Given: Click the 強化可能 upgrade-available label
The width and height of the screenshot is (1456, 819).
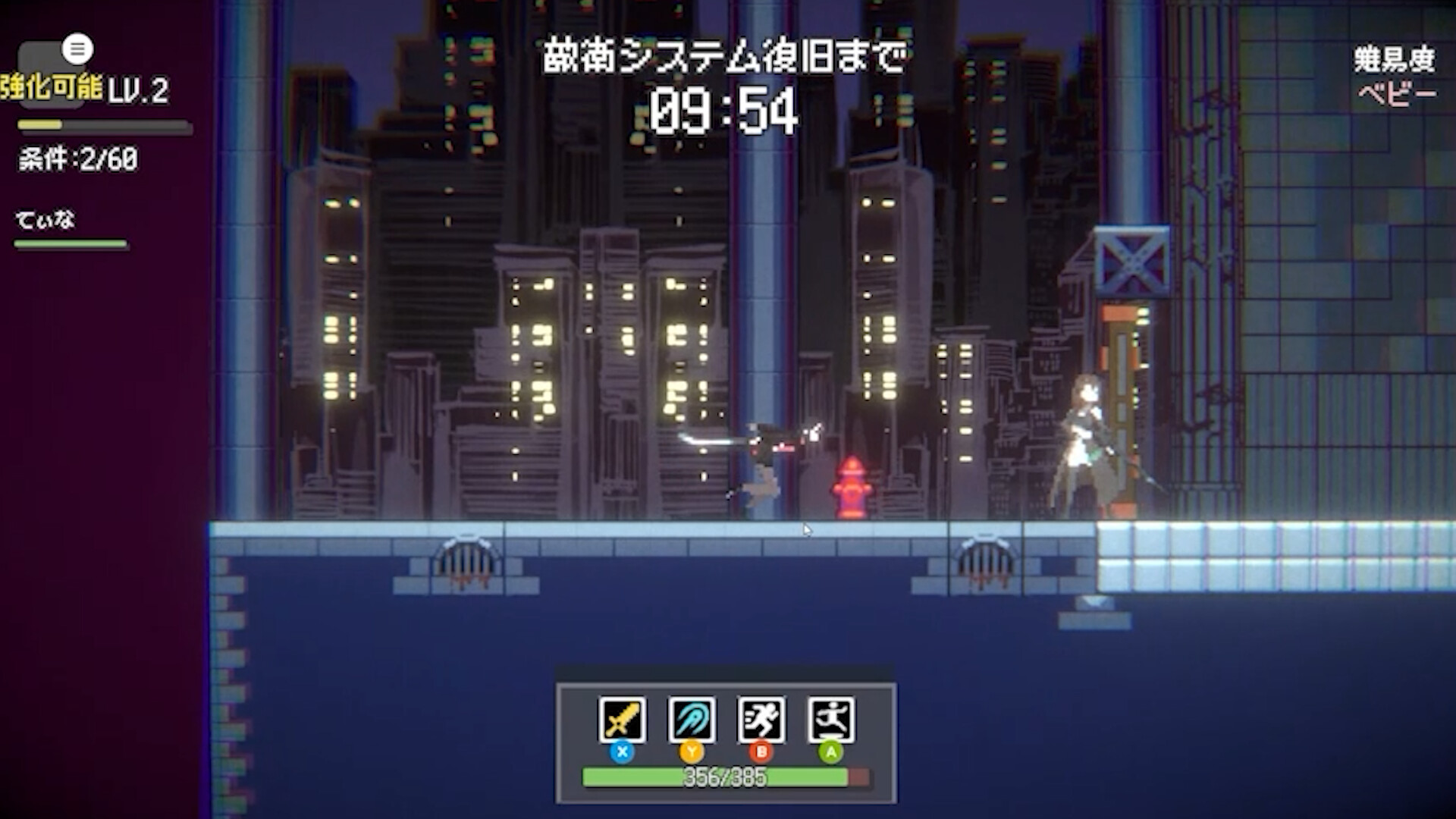Looking at the screenshot, I should (x=53, y=87).
